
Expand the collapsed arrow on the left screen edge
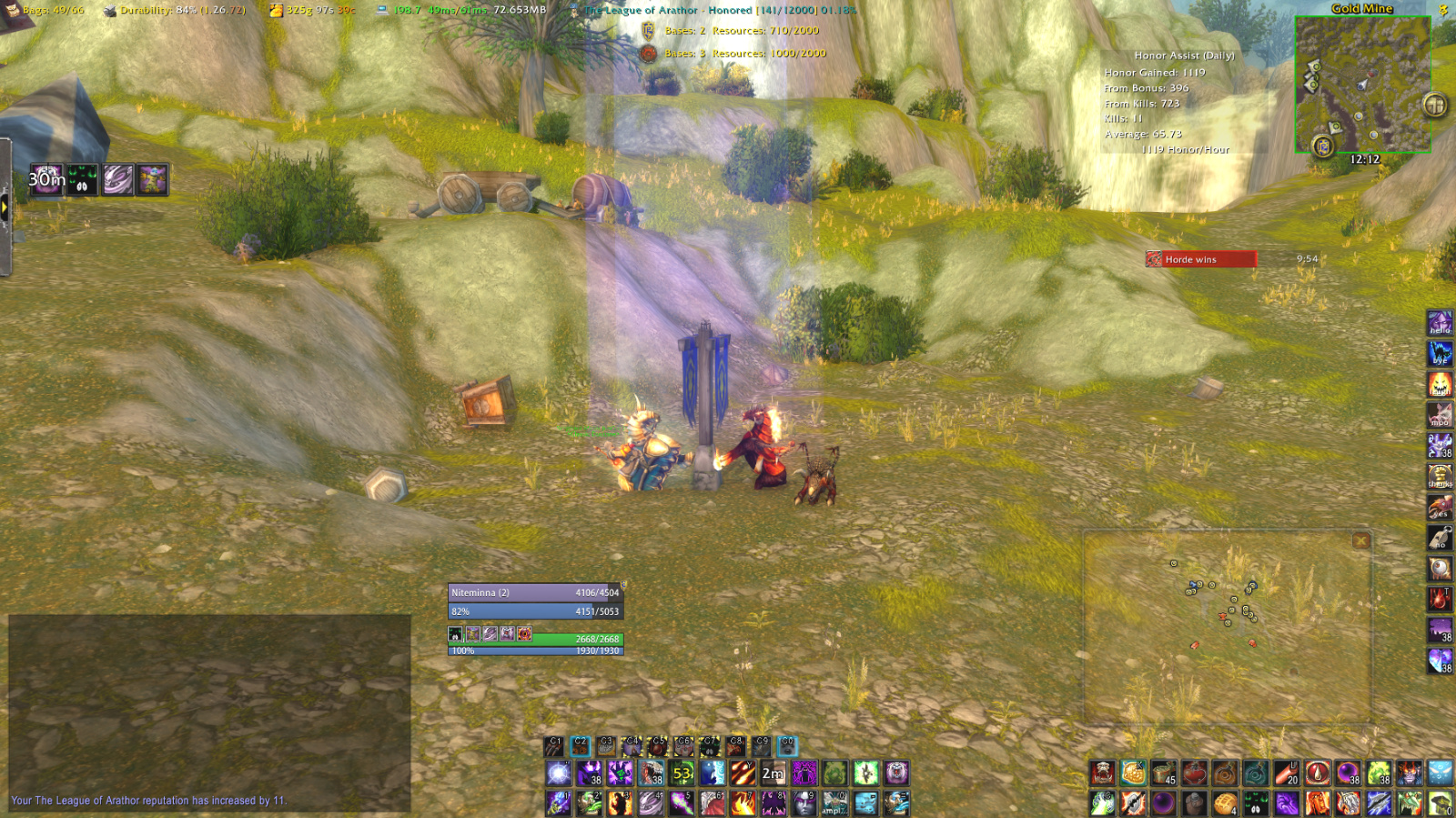5,207
